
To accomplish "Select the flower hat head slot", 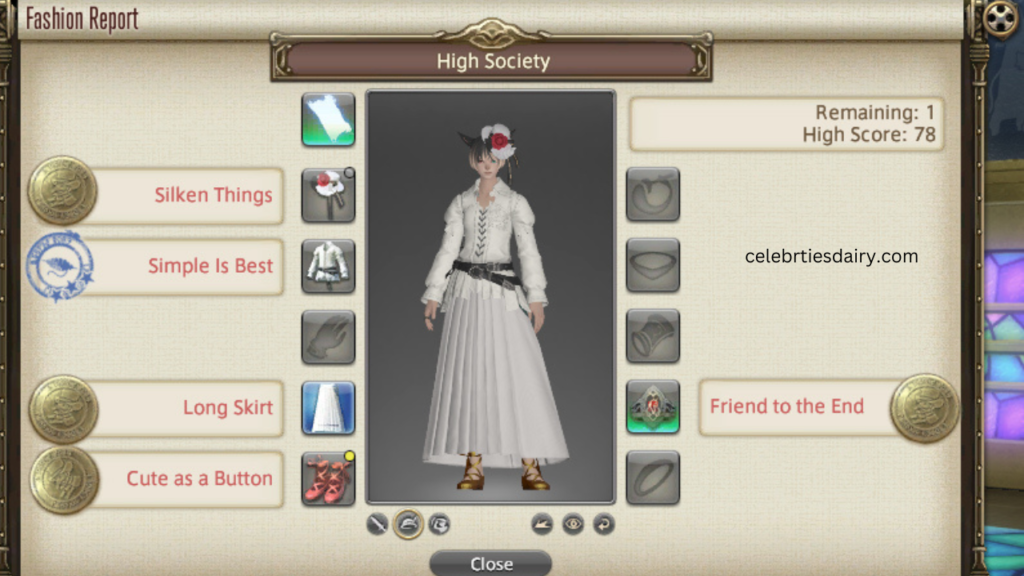I will click(328, 195).
